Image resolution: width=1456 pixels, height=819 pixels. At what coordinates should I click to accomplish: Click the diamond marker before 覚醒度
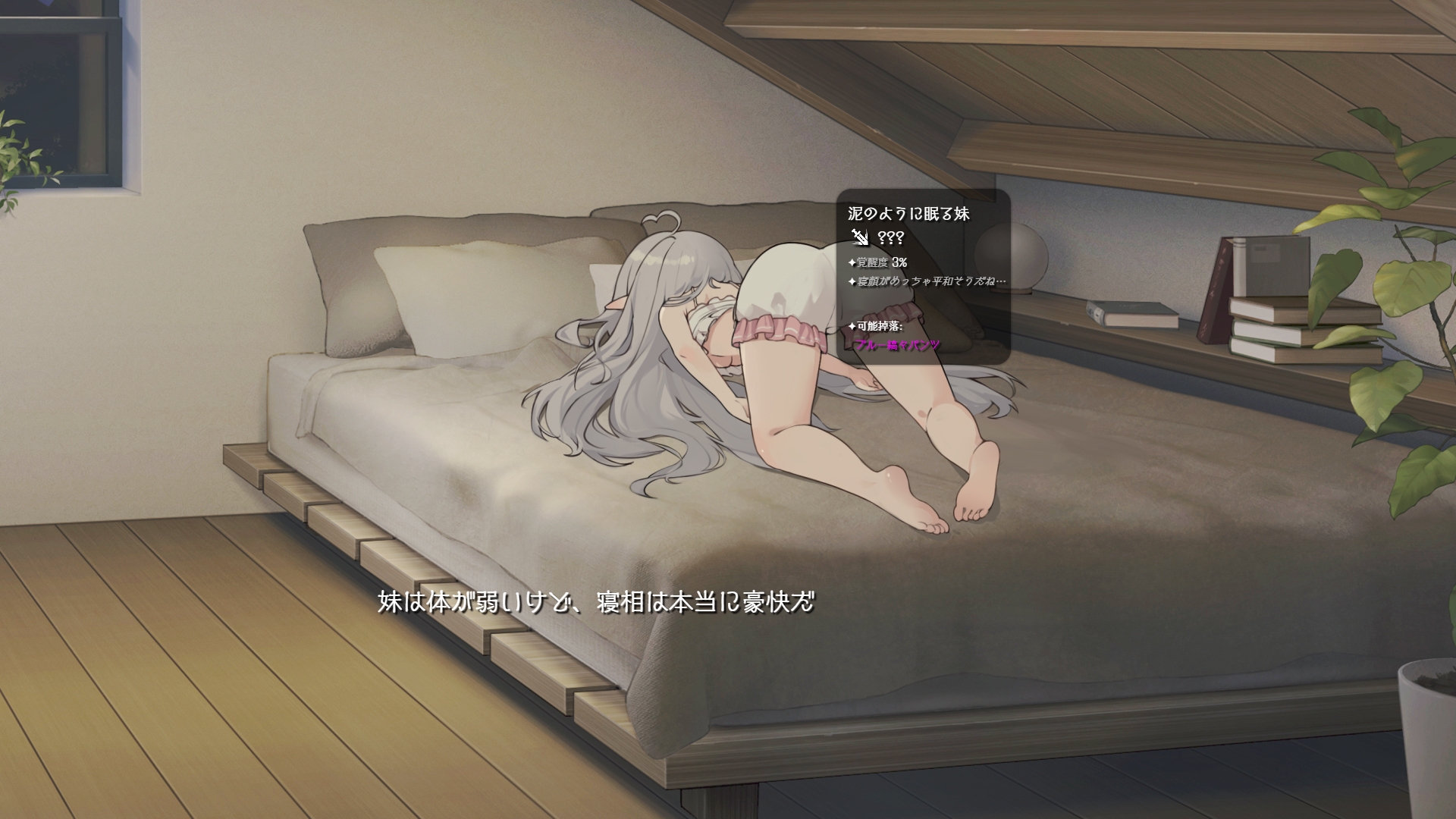click(852, 262)
